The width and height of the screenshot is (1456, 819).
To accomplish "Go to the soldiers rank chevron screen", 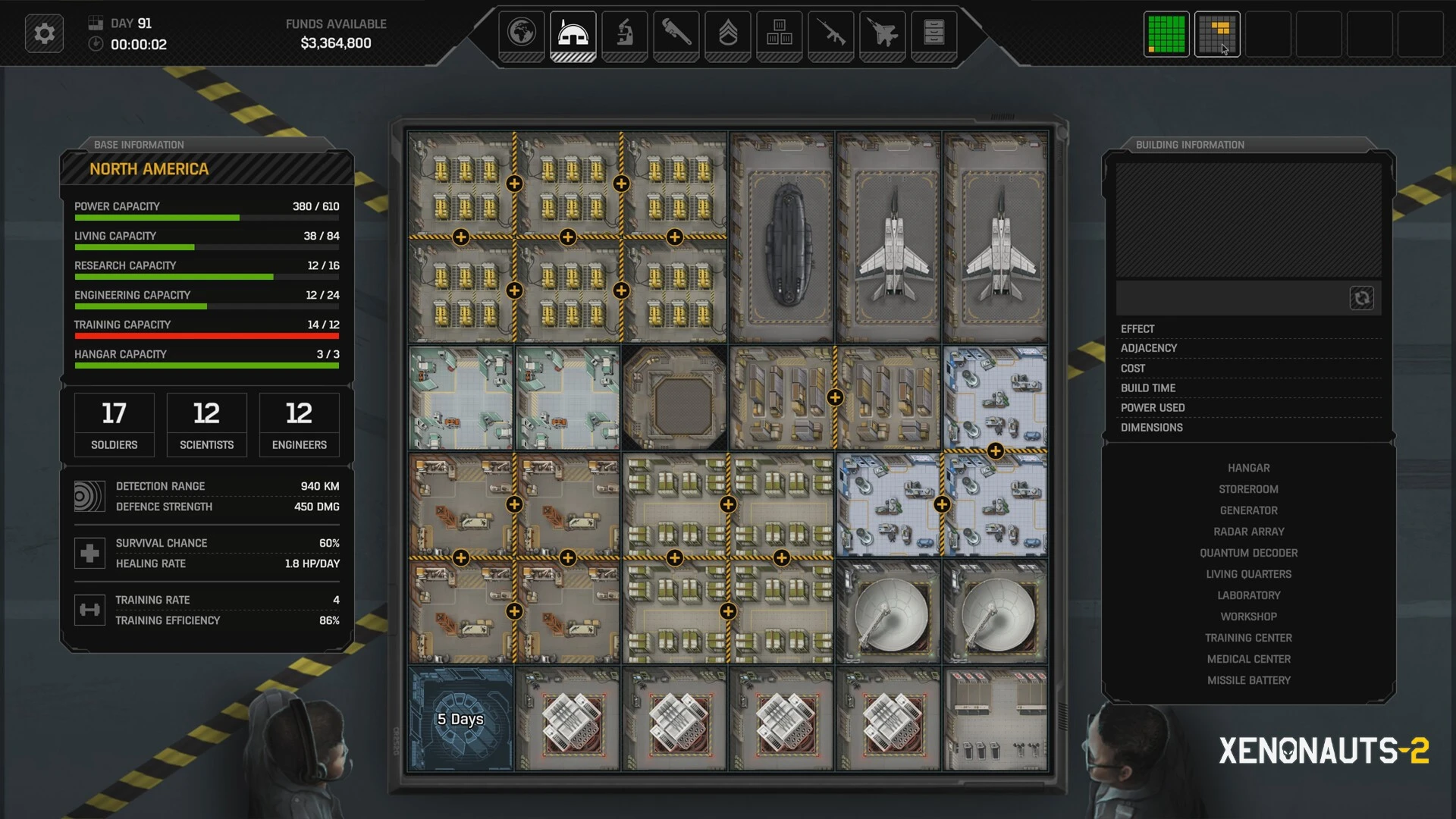I will 727,33.
